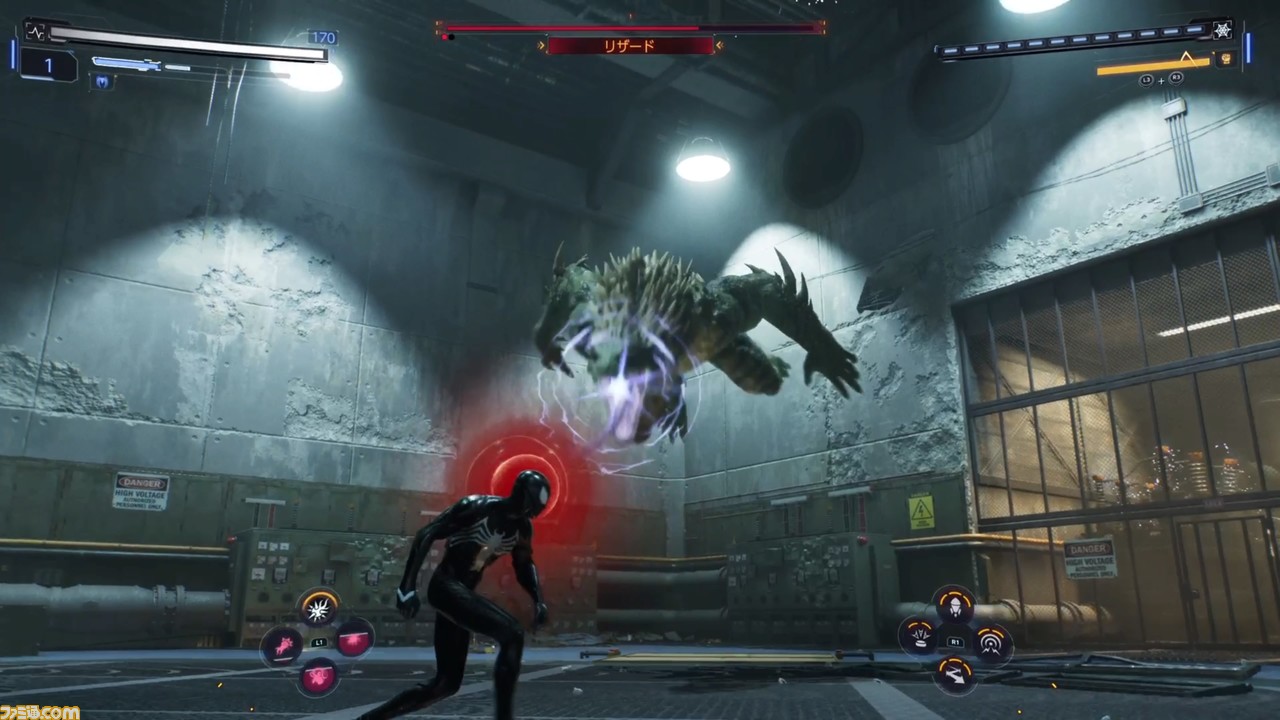This screenshot has height=720, width=1280.
Task: Equip the zigzag arrow ricochet gadget
Action: [954, 674]
